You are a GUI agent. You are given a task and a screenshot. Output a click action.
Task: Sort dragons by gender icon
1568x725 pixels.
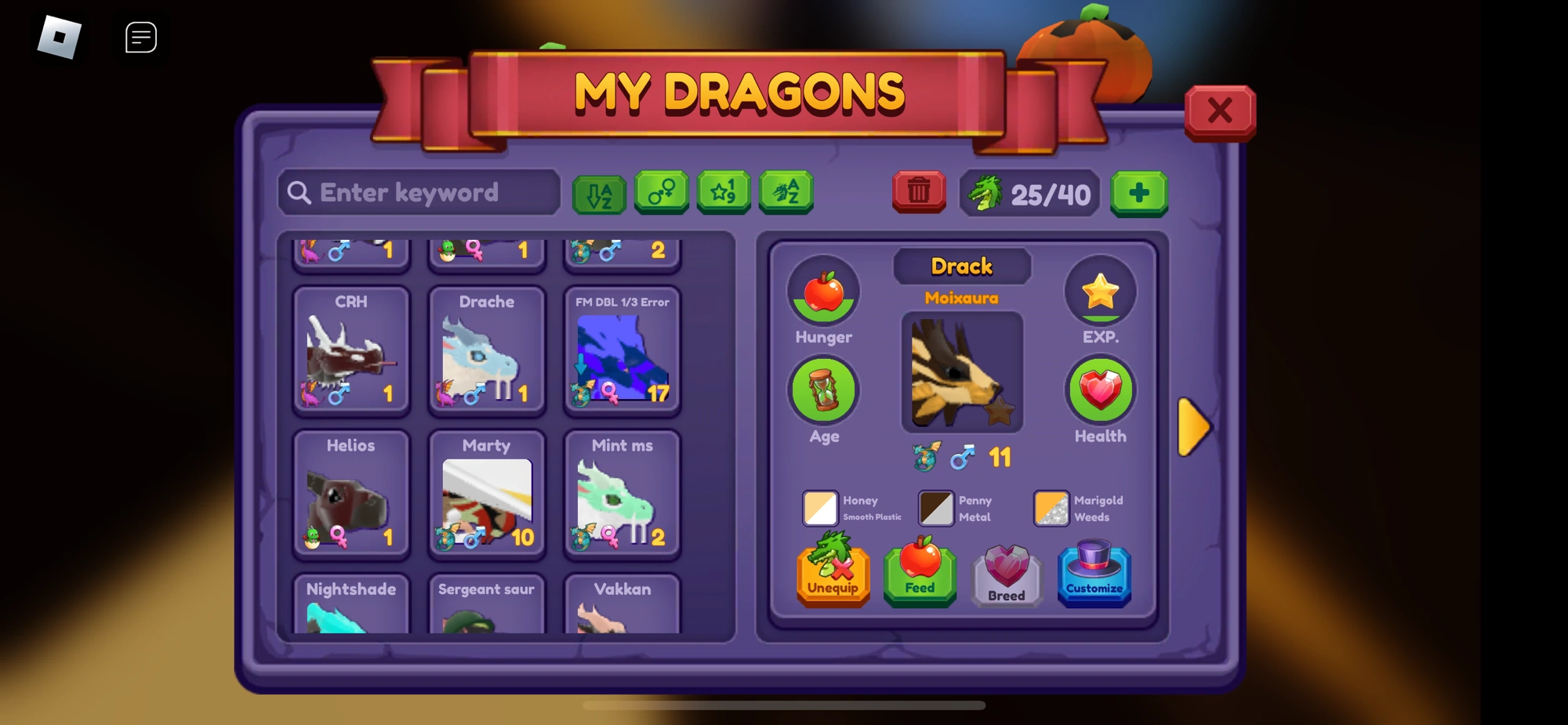point(662,192)
